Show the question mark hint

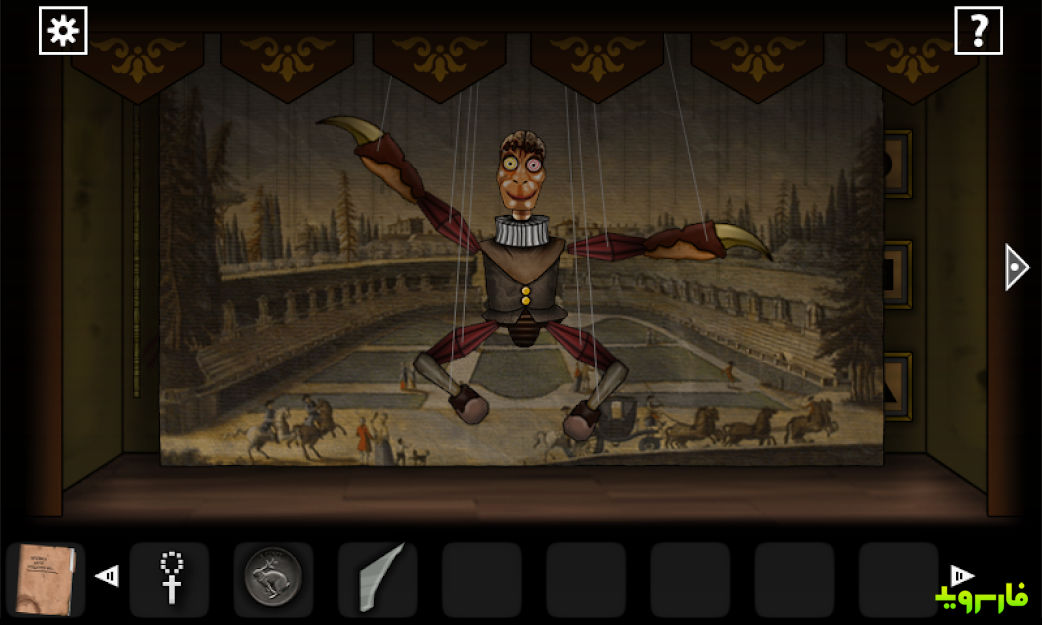(x=978, y=31)
